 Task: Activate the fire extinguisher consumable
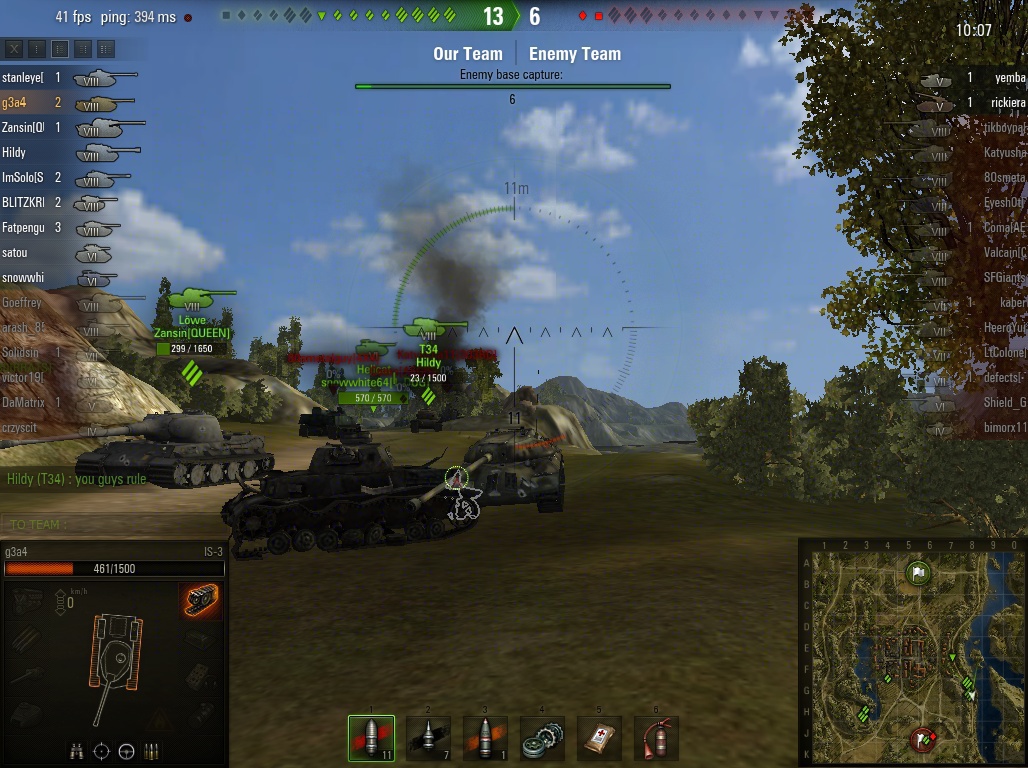(656, 738)
